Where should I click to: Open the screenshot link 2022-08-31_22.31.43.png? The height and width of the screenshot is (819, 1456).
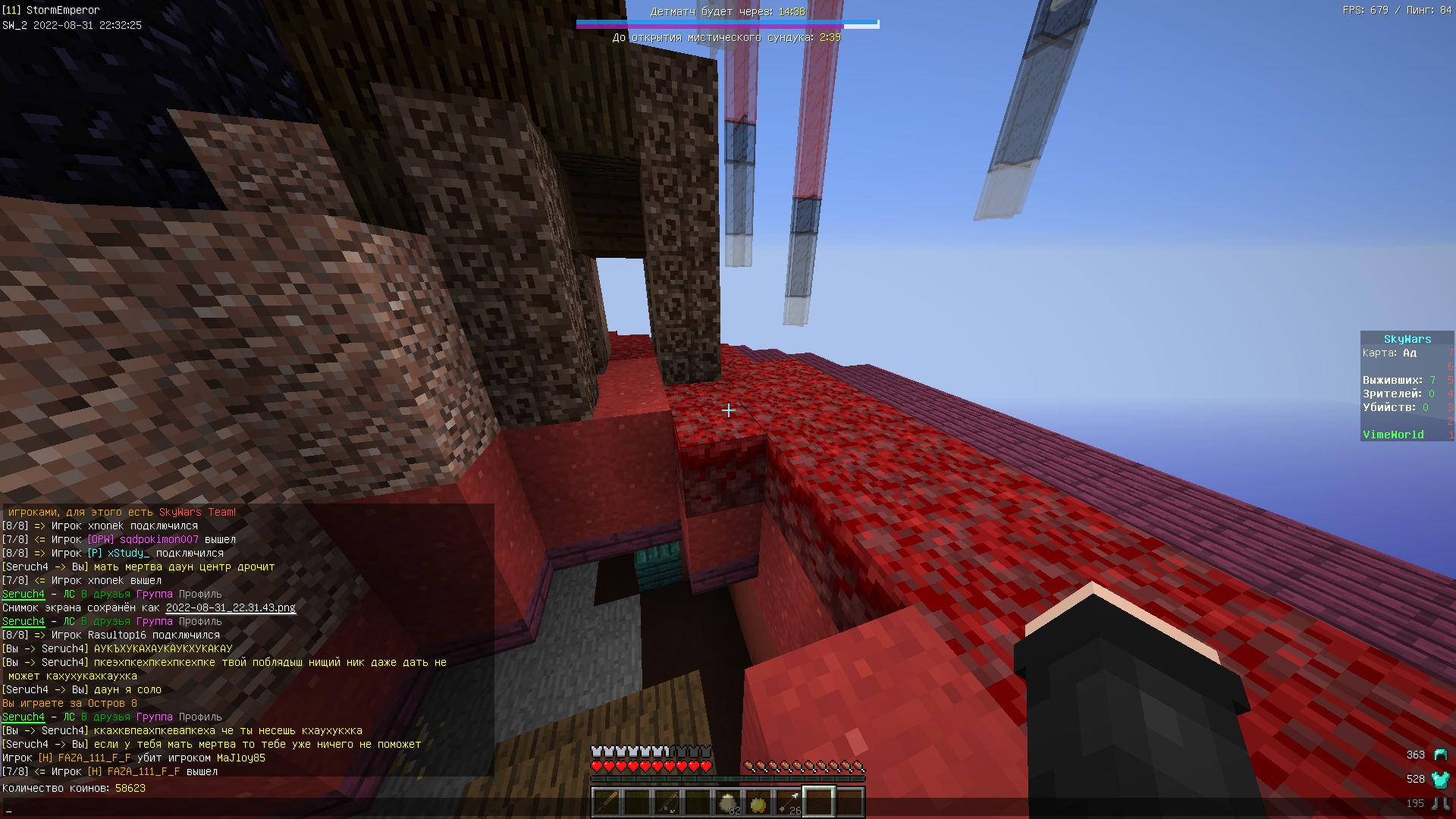230,607
